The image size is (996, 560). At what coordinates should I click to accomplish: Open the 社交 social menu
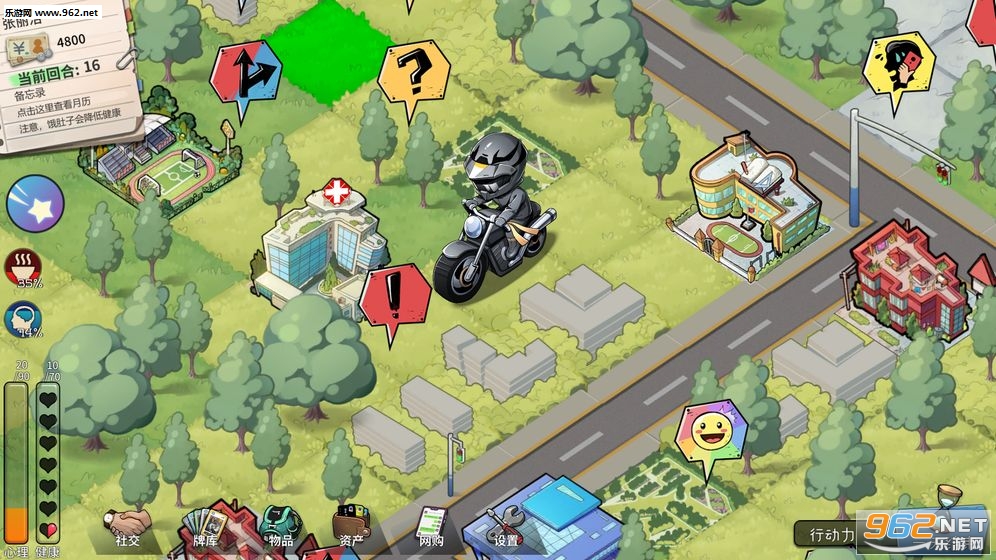pos(128,527)
